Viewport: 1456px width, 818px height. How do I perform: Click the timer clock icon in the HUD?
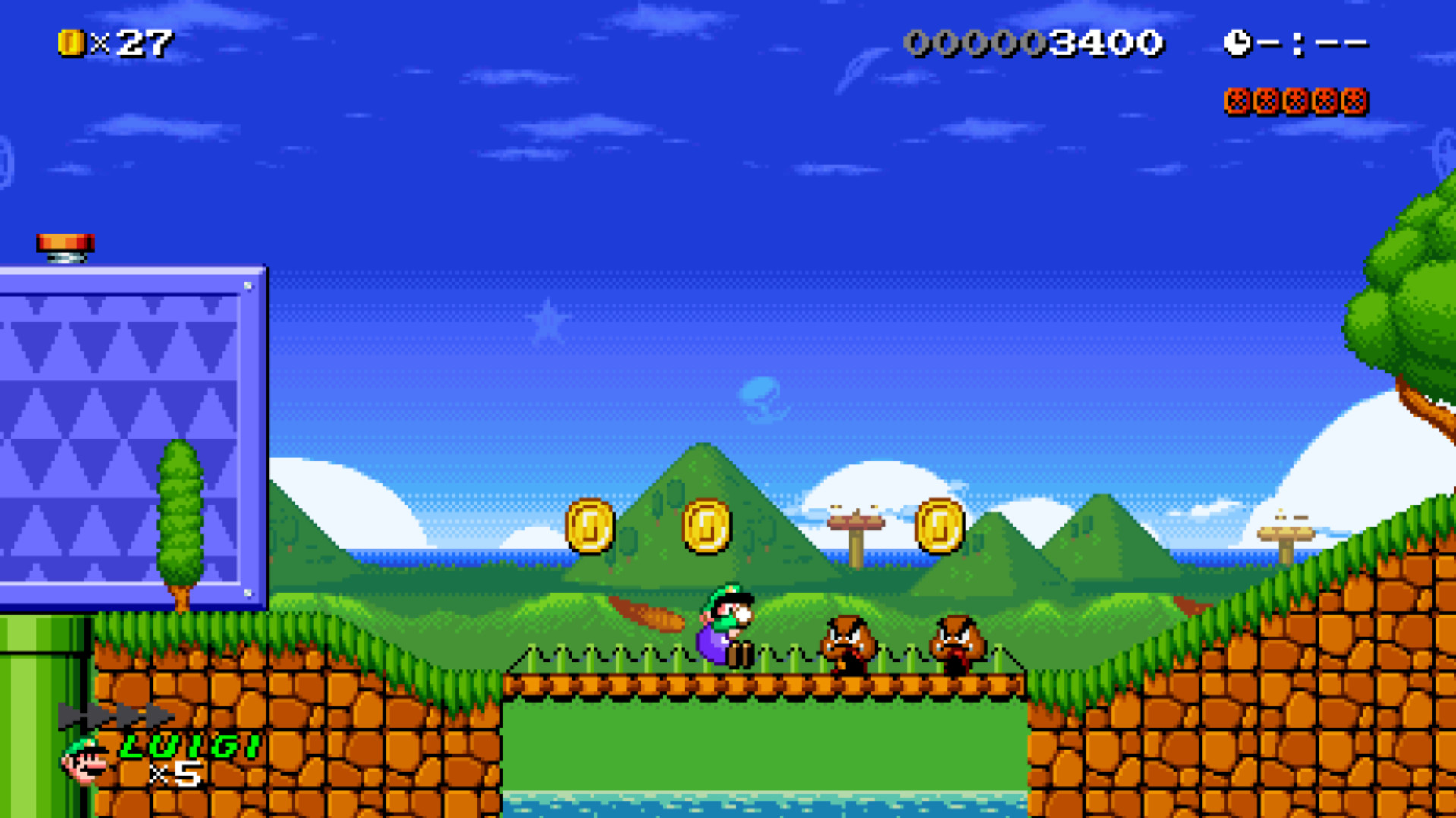[x=1238, y=42]
